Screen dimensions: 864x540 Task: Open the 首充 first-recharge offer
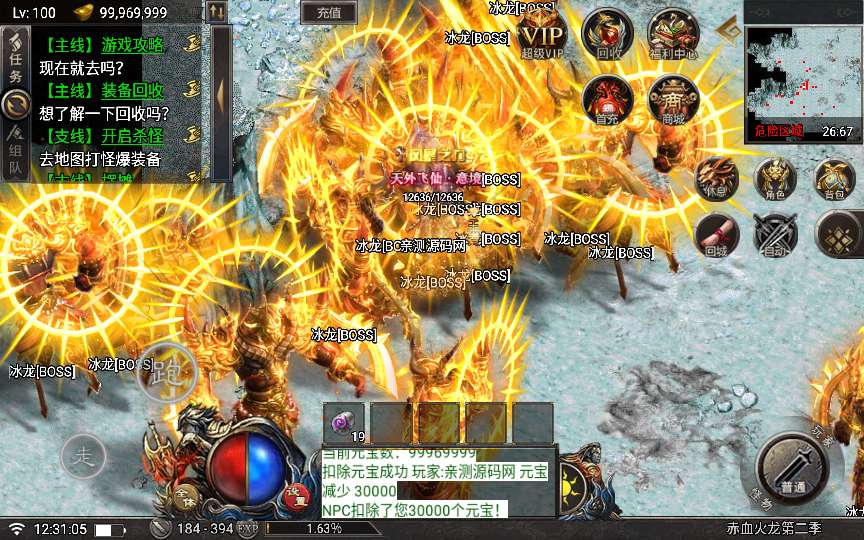click(608, 98)
